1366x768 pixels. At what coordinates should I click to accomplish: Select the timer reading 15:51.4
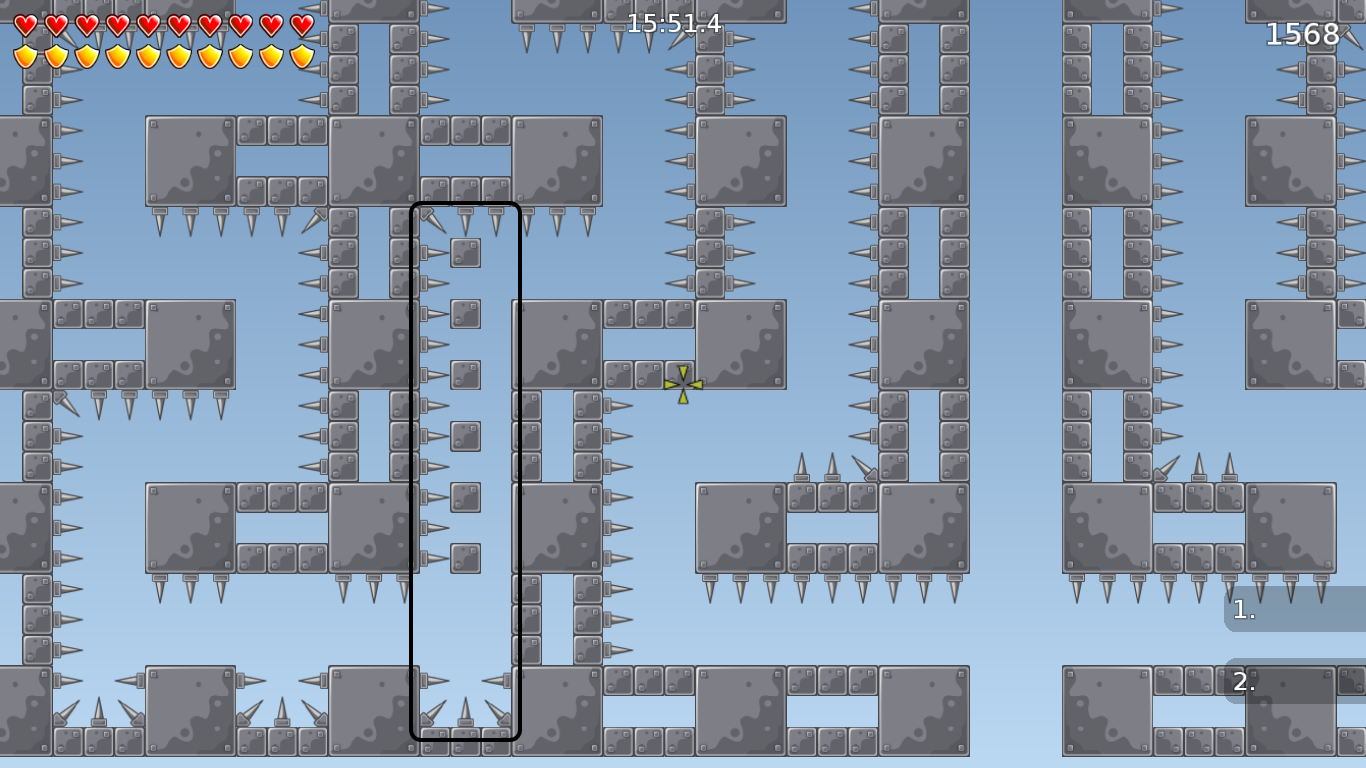(x=672, y=25)
